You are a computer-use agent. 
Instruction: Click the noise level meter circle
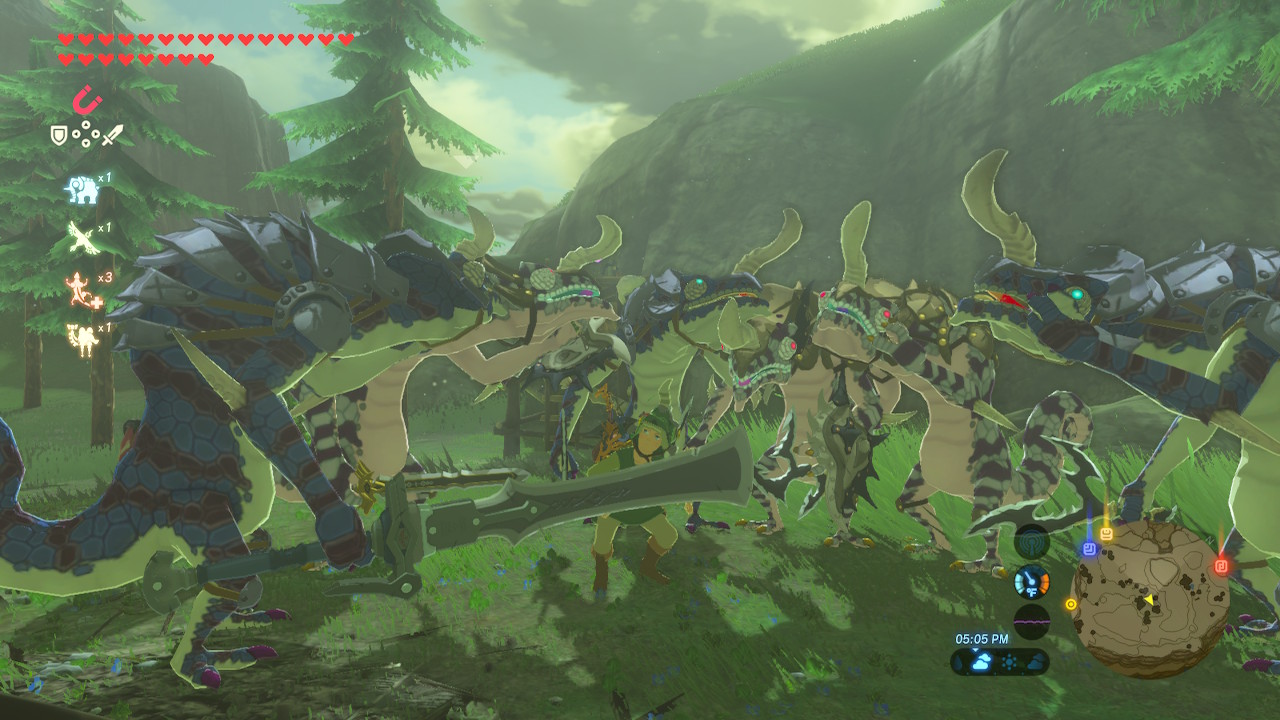[x=1031, y=621]
